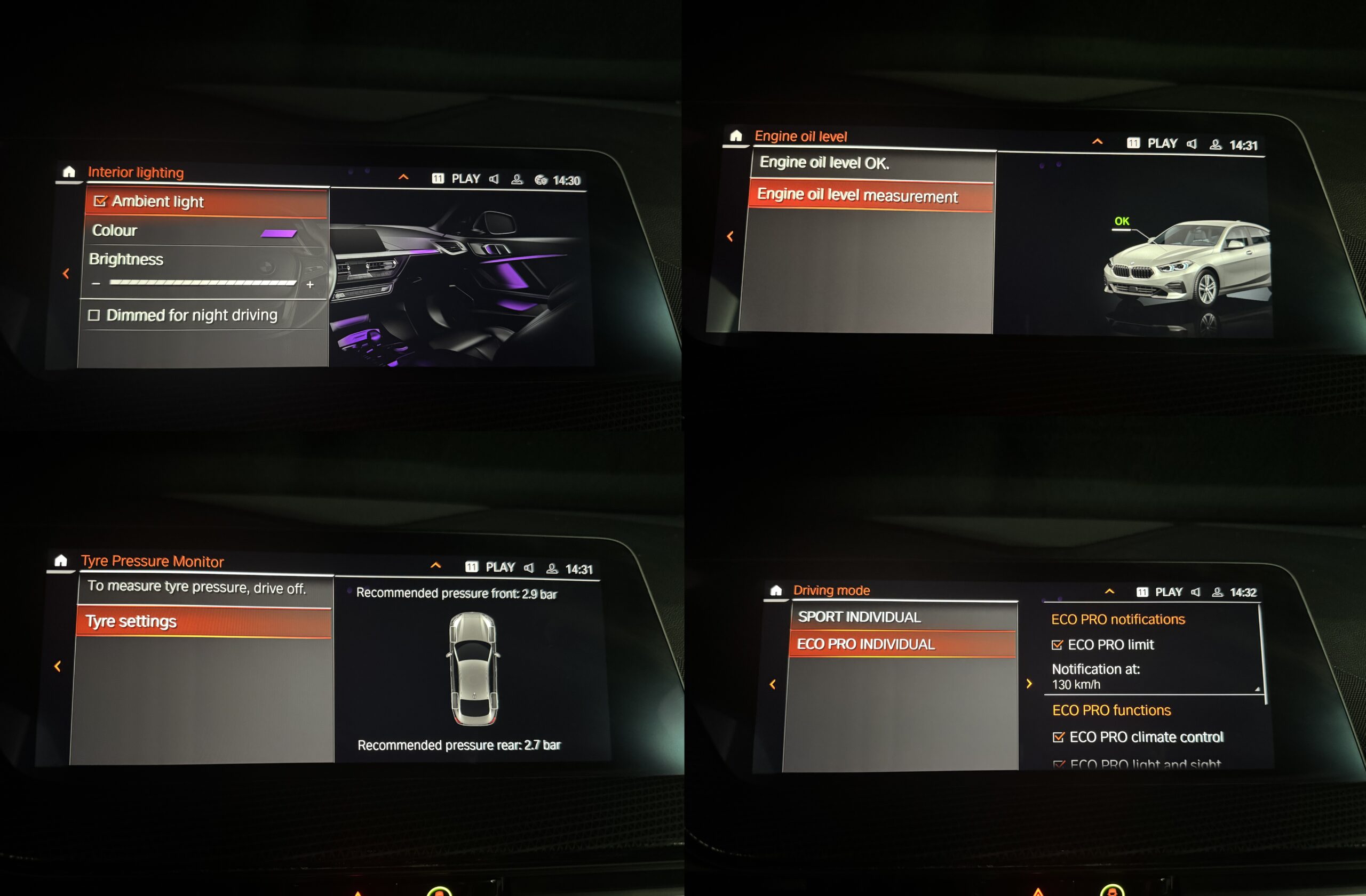This screenshot has height=896, width=1366.
Task: Increase brightness with the plus button
Action: click(310, 284)
